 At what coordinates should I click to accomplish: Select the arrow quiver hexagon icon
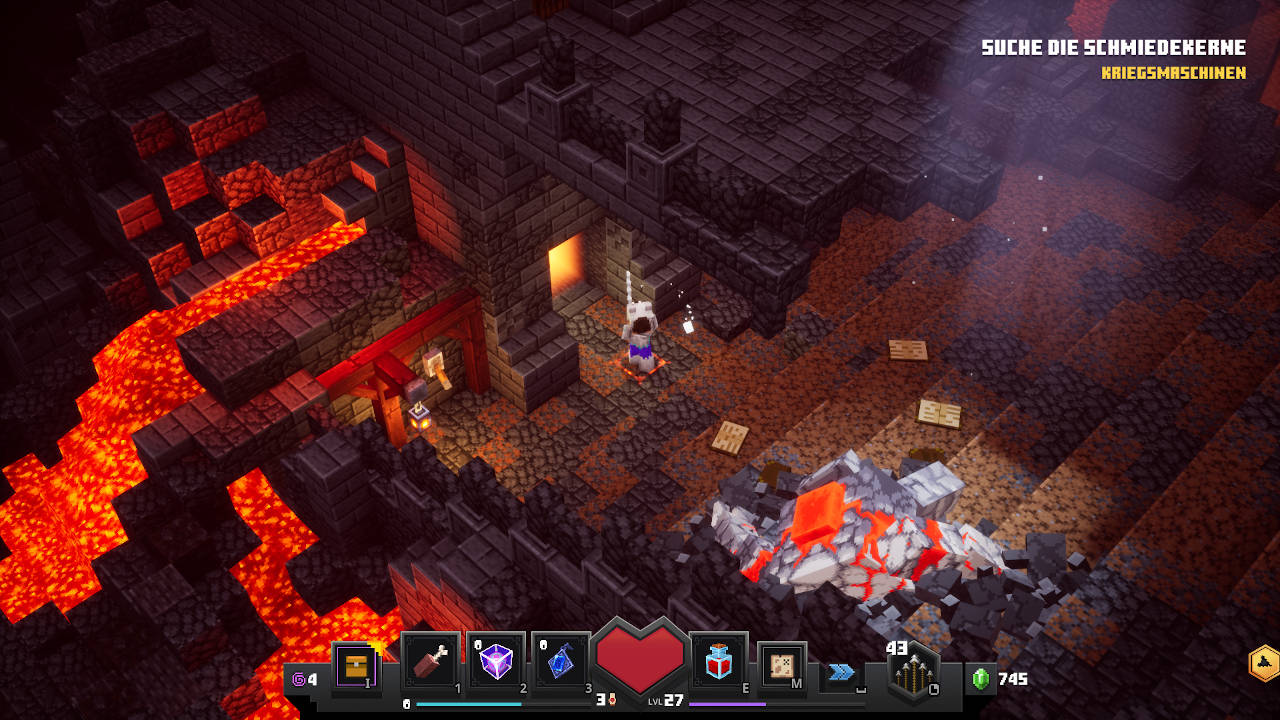point(914,672)
